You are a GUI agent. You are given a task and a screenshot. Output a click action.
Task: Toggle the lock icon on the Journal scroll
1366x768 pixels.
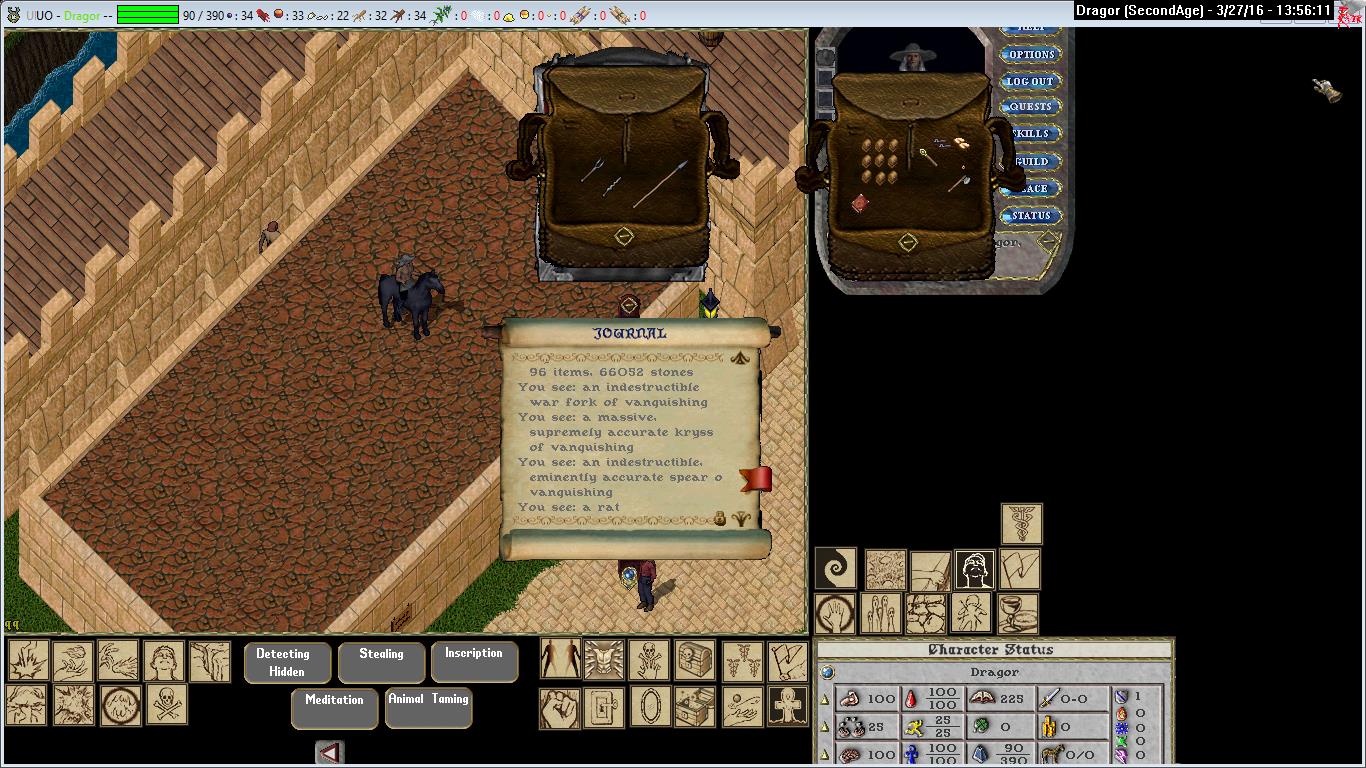pyautogui.click(x=719, y=518)
